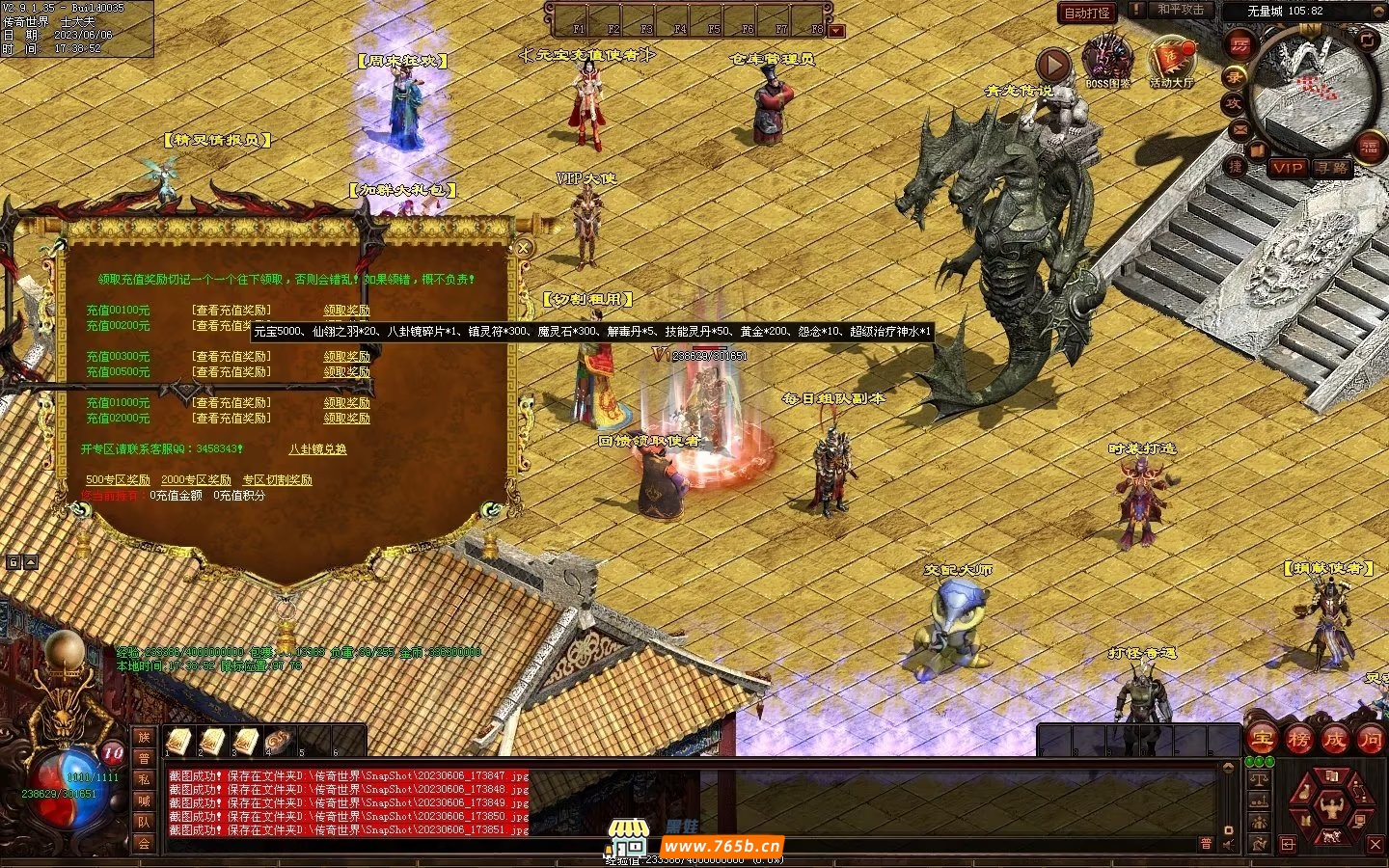Screen dimensions: 1389x868
Task: Switch the 和平攻击 attack mode
Action: coord(1181,10)
